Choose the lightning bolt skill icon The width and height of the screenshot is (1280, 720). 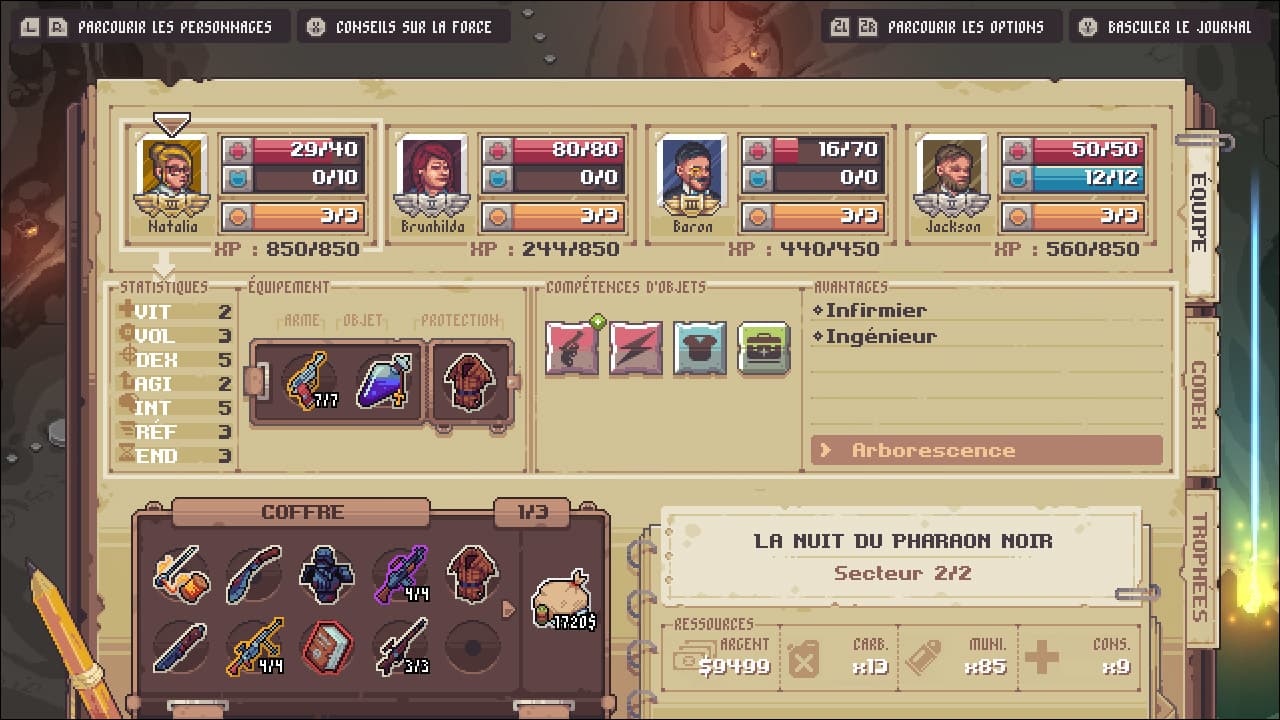pyautogui.click(x=636, y=348)
